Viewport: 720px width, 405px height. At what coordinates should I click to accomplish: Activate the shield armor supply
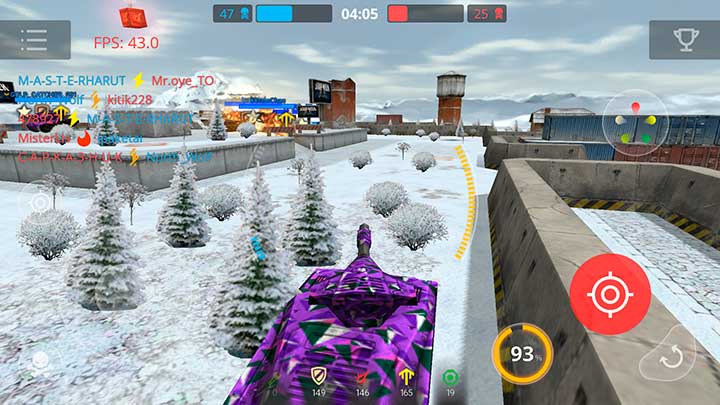318,376
